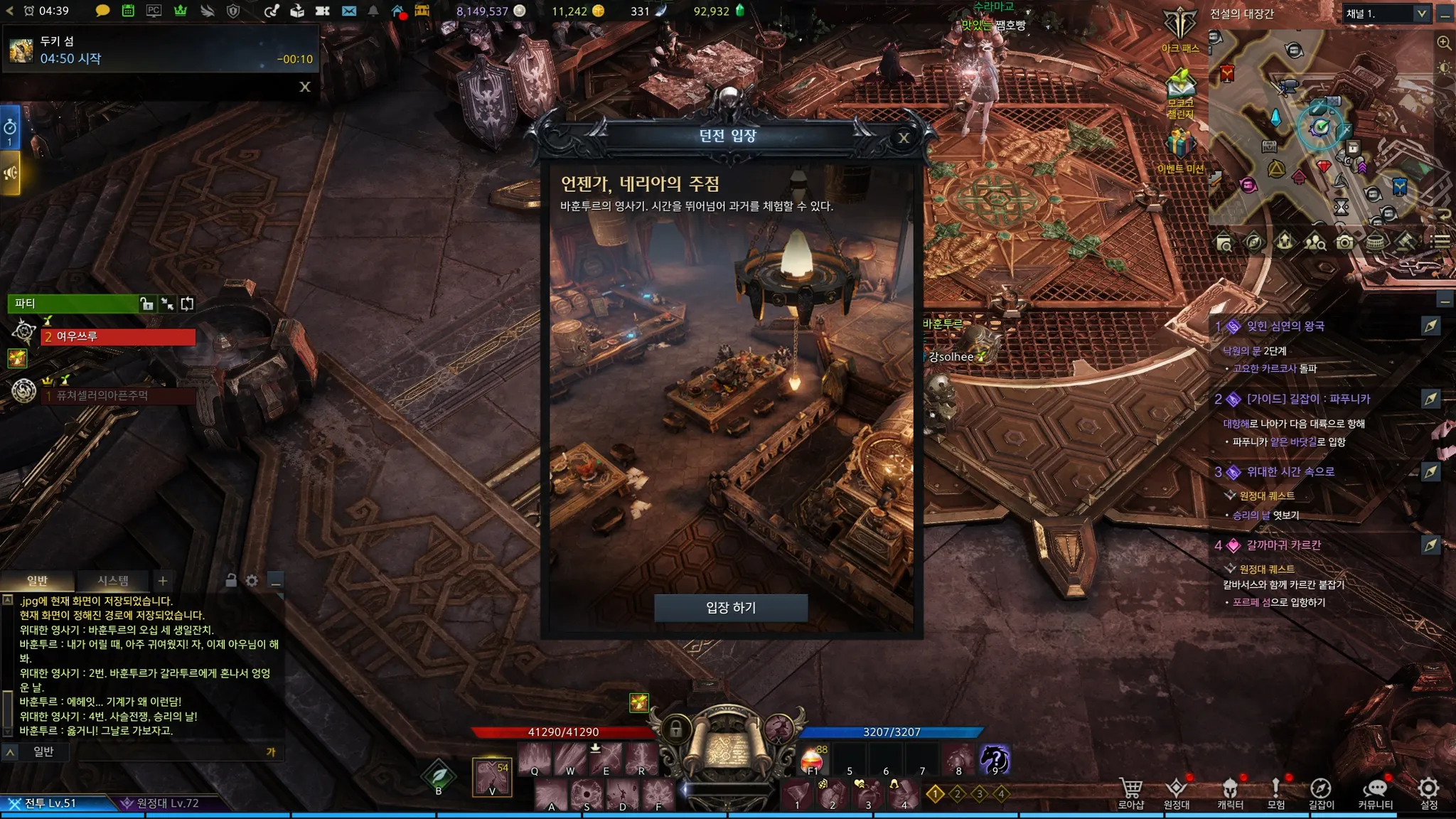The width and height of the screenshot is (1456, 819).
Task: Select the 잊힌 심연의 왕국 quest entry
Action: [1285, 326]
